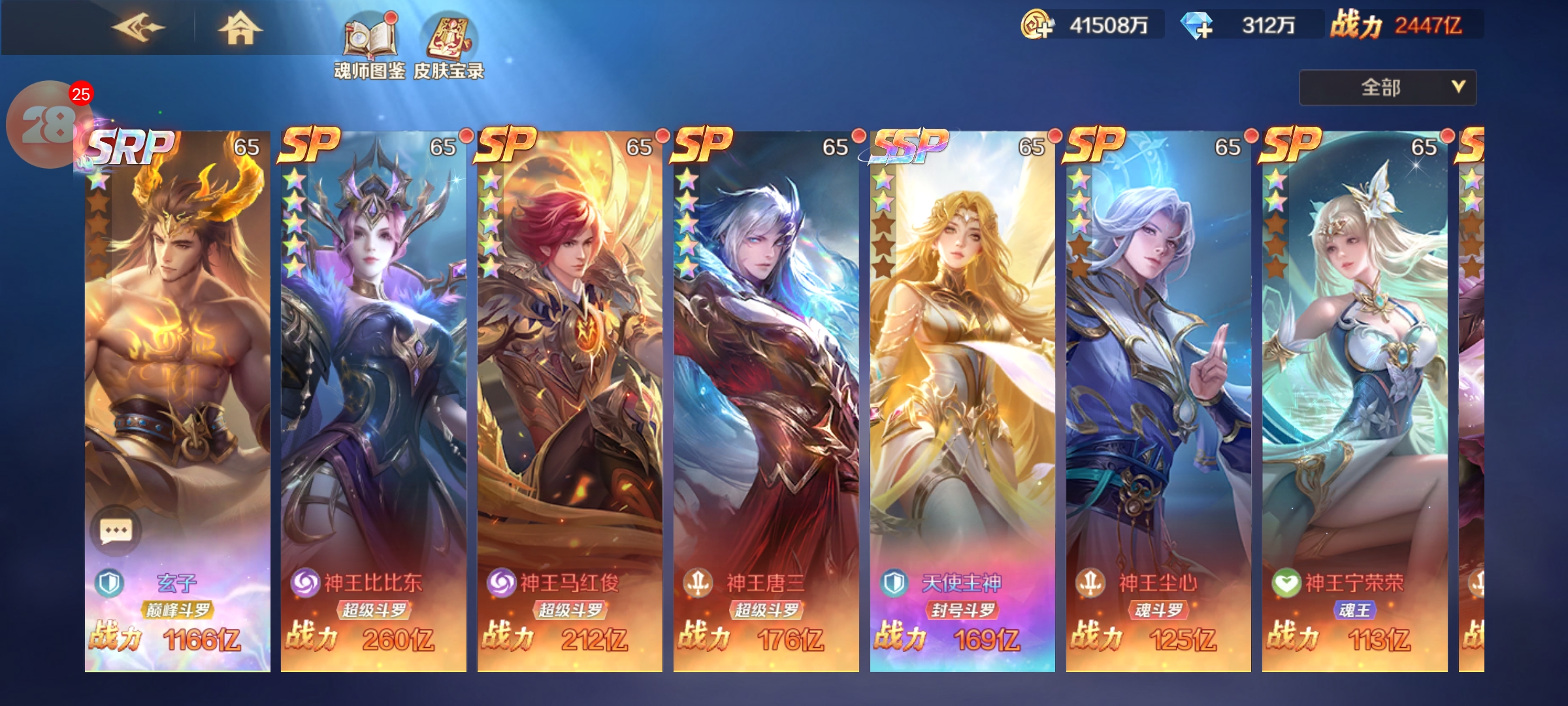Screen dimensions: 1568x706
Task: Return to the home screen
Action: click(x=240, y=28)
